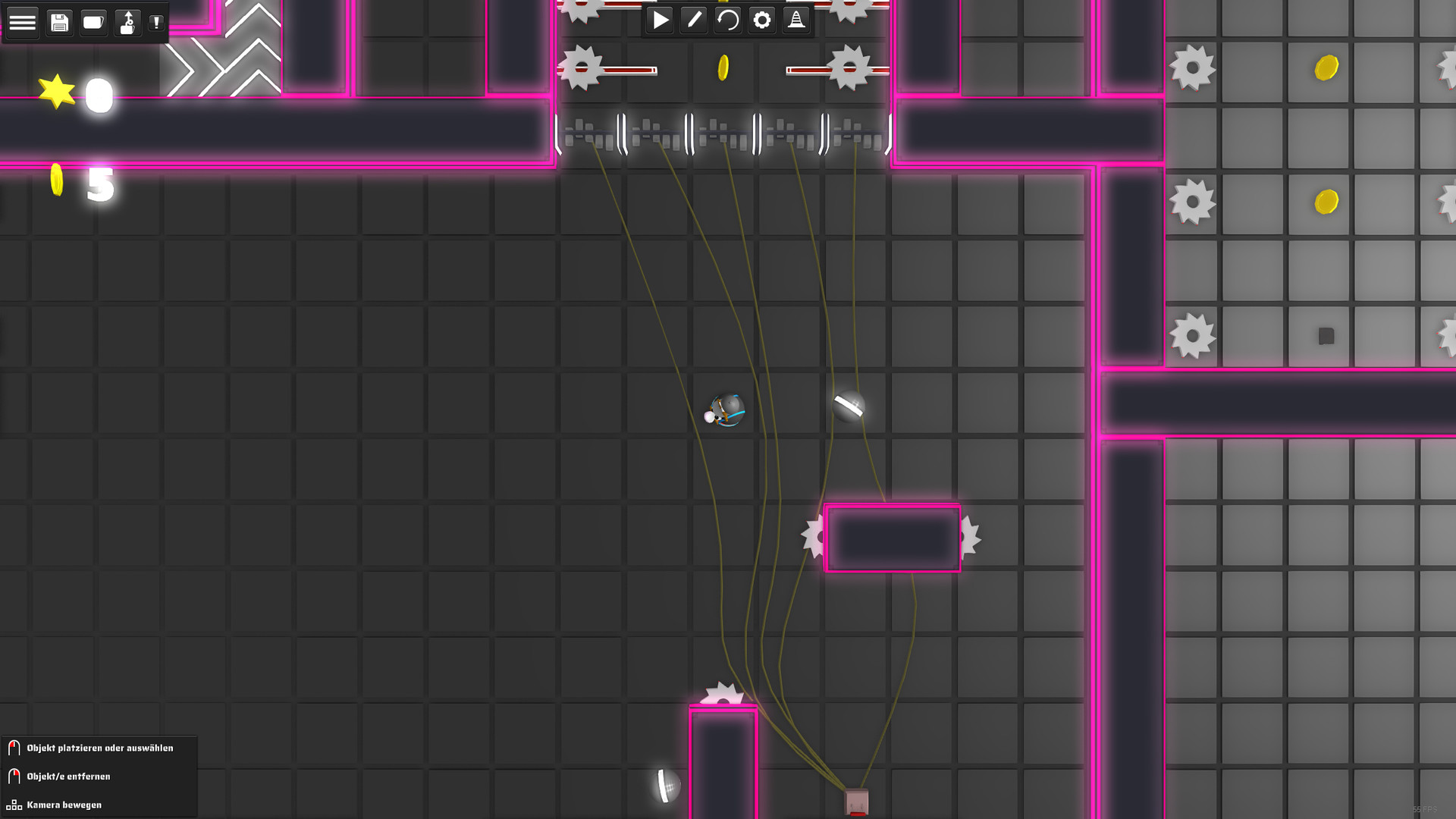Click the exclamation mark warning icon
The image size is (1456, 819).
pyautogui.click(x=156, y=22)
